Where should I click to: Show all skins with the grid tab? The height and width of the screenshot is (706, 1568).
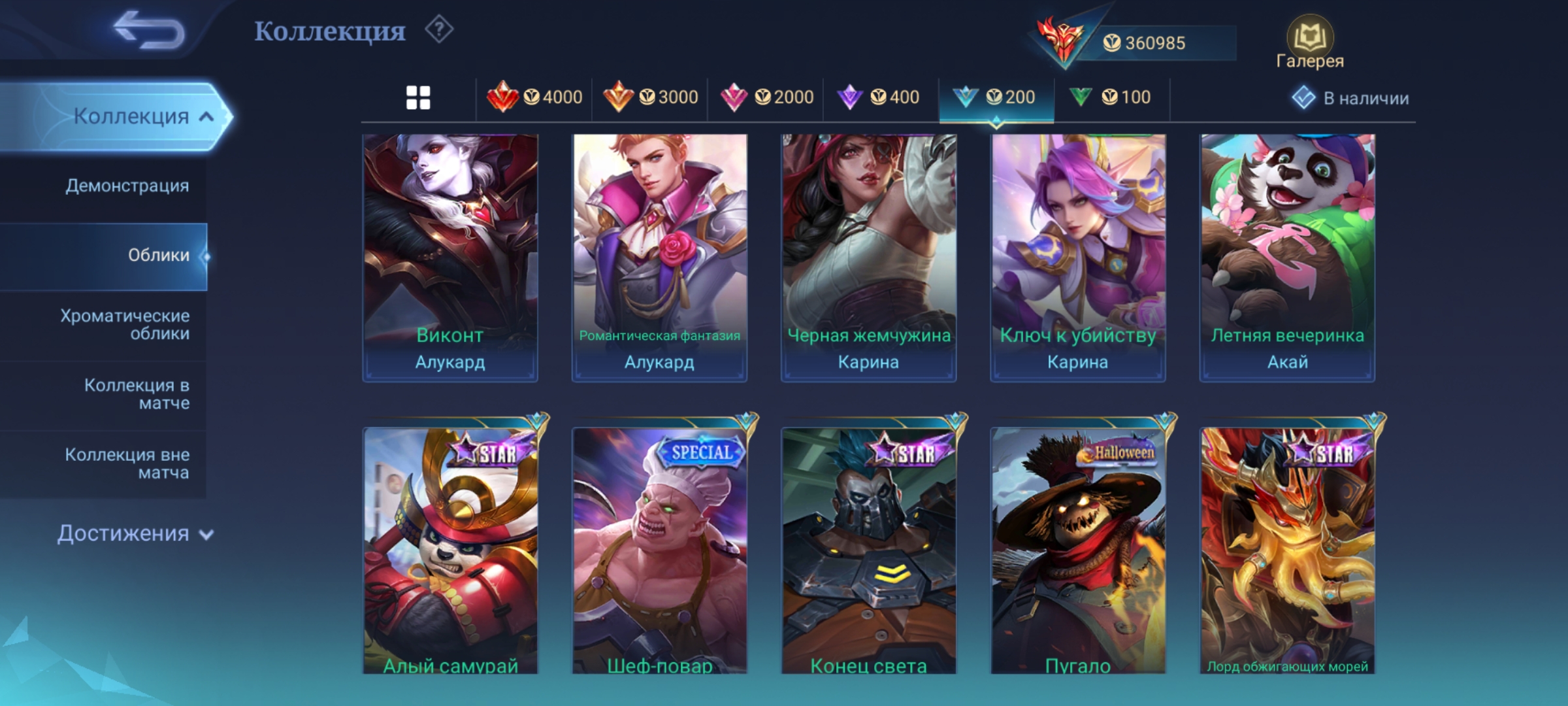(x=418, y=98)
